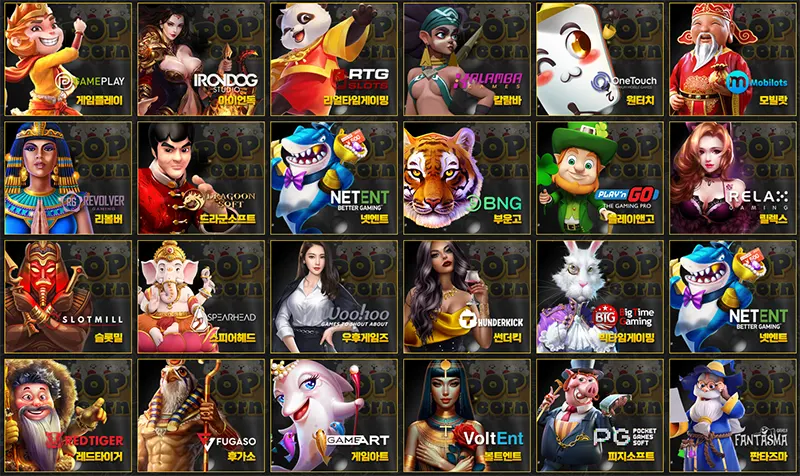Choose the Big Time Gaming rabbit tile

[x=599, y=296]
